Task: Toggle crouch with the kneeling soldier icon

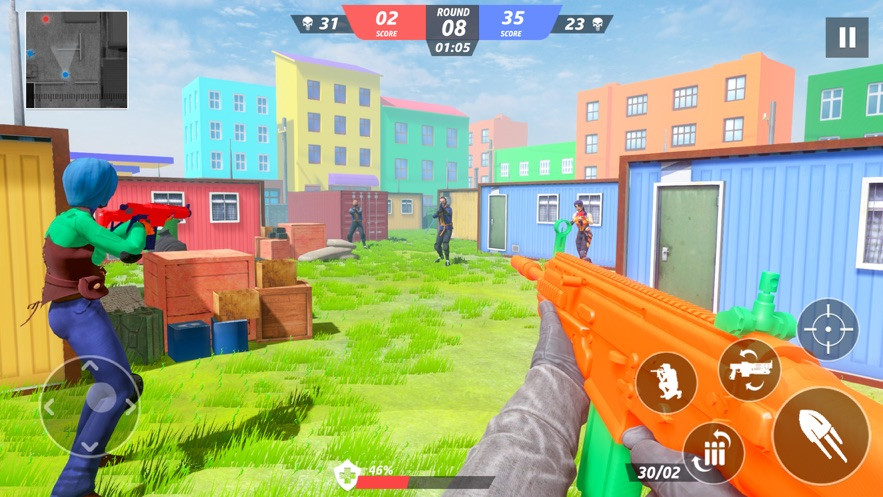Action: pos(666,383)
